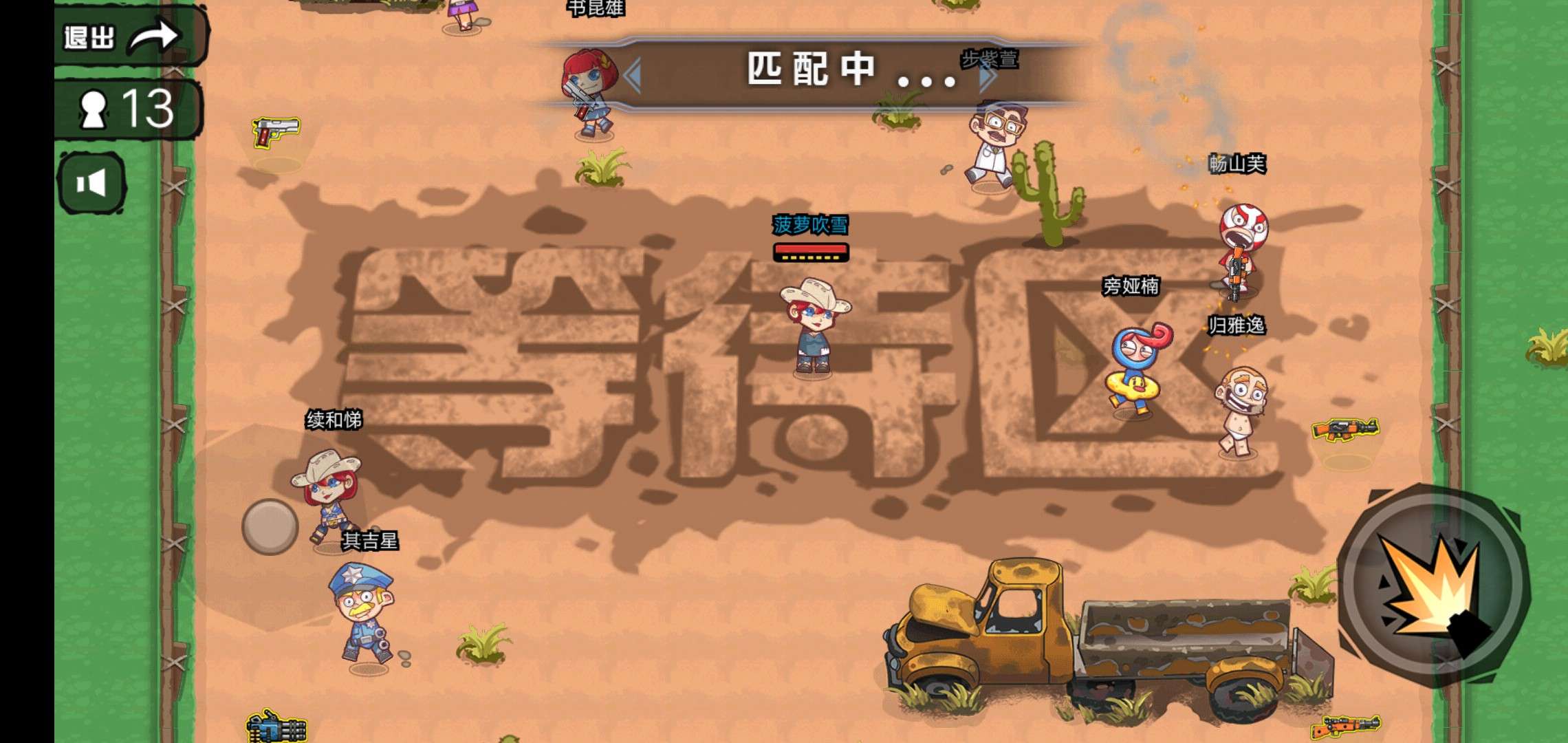Tap the 退出 exit button
This screenshot has width=1568, height=743.
(89, 34)
